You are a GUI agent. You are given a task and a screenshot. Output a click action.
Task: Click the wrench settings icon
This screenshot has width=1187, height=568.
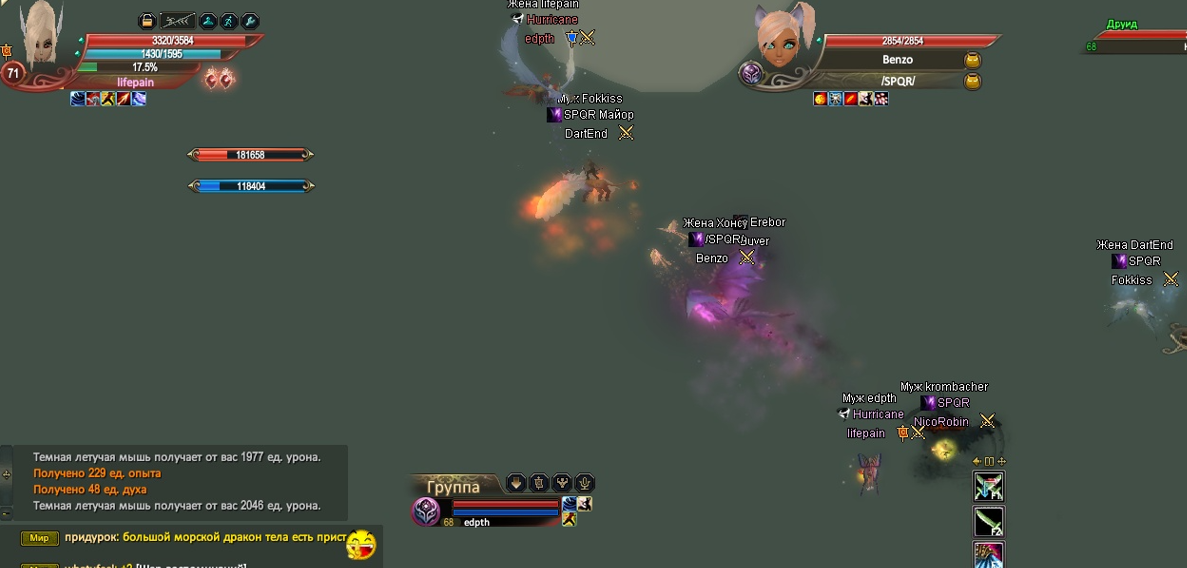pyautogui.click(x=251, y=20)
